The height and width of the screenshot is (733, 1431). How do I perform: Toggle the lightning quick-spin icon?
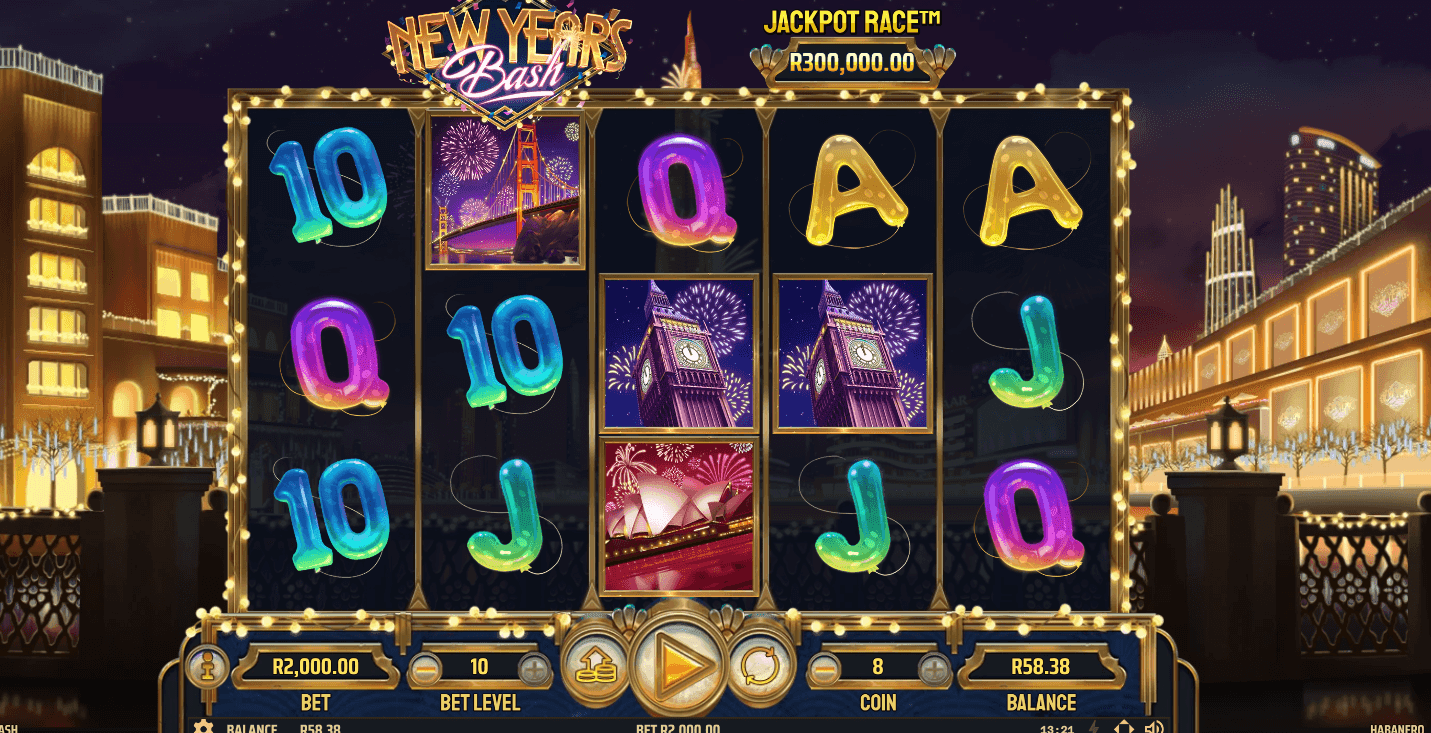pos(1093,727)
